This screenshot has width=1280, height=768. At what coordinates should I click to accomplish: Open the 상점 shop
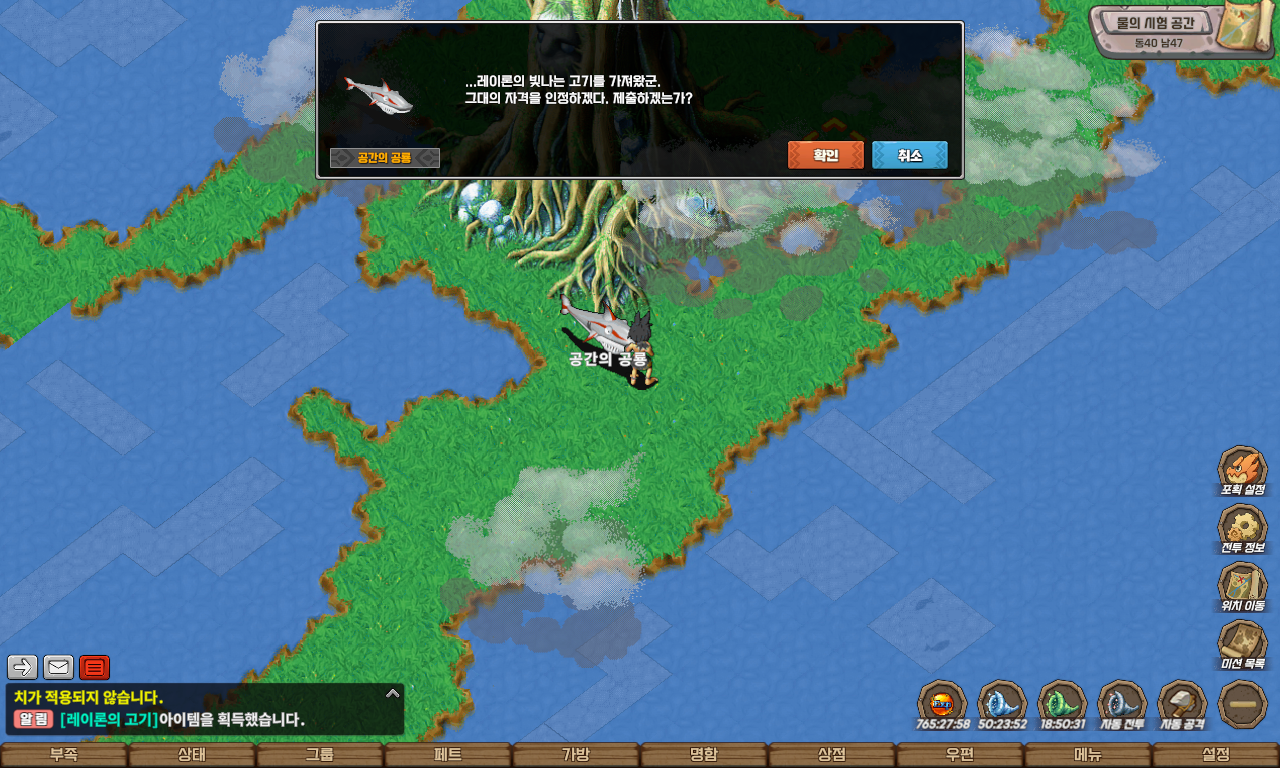pos(832,755)
